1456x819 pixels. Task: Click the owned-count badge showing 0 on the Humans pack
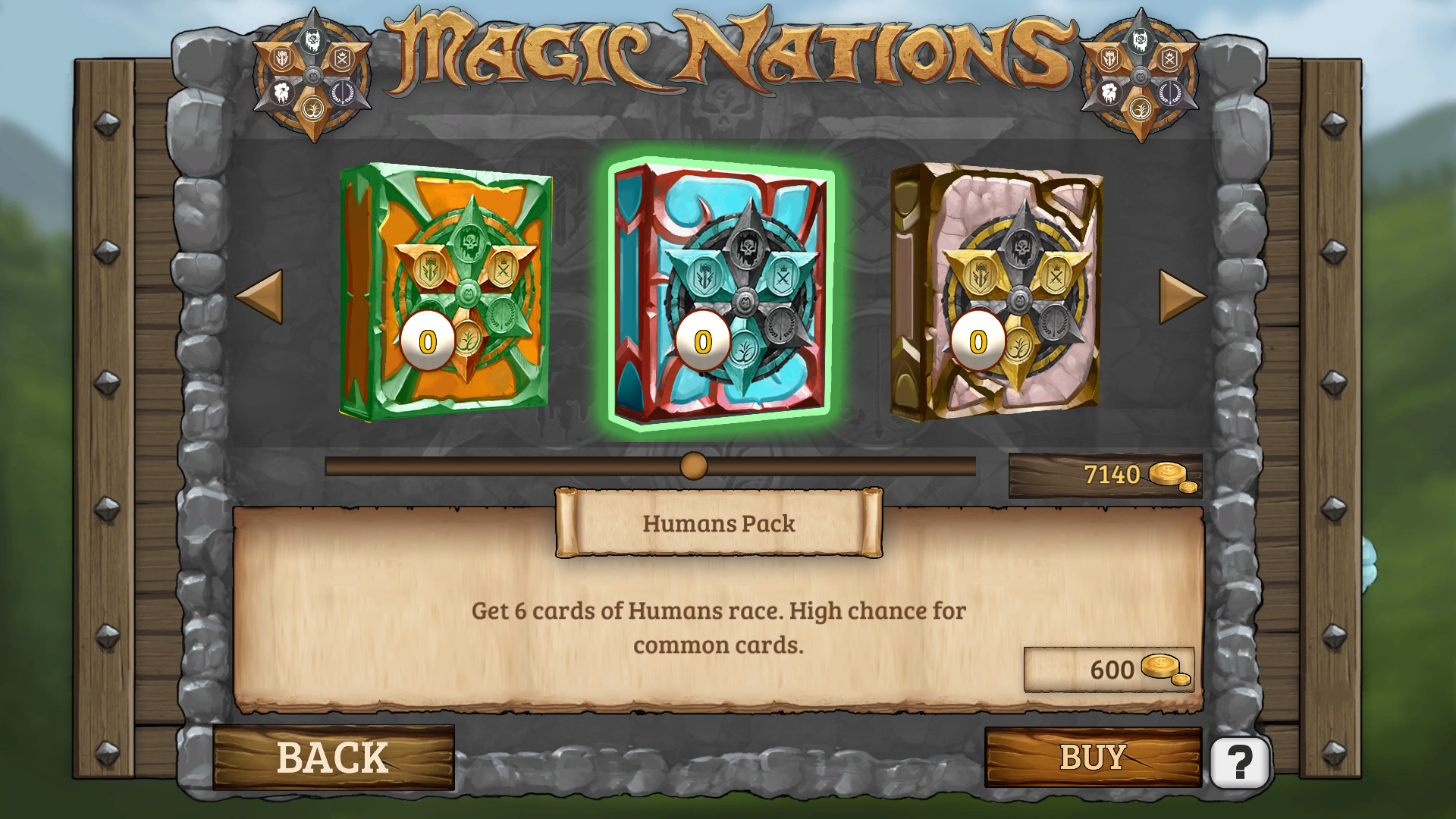702,340
